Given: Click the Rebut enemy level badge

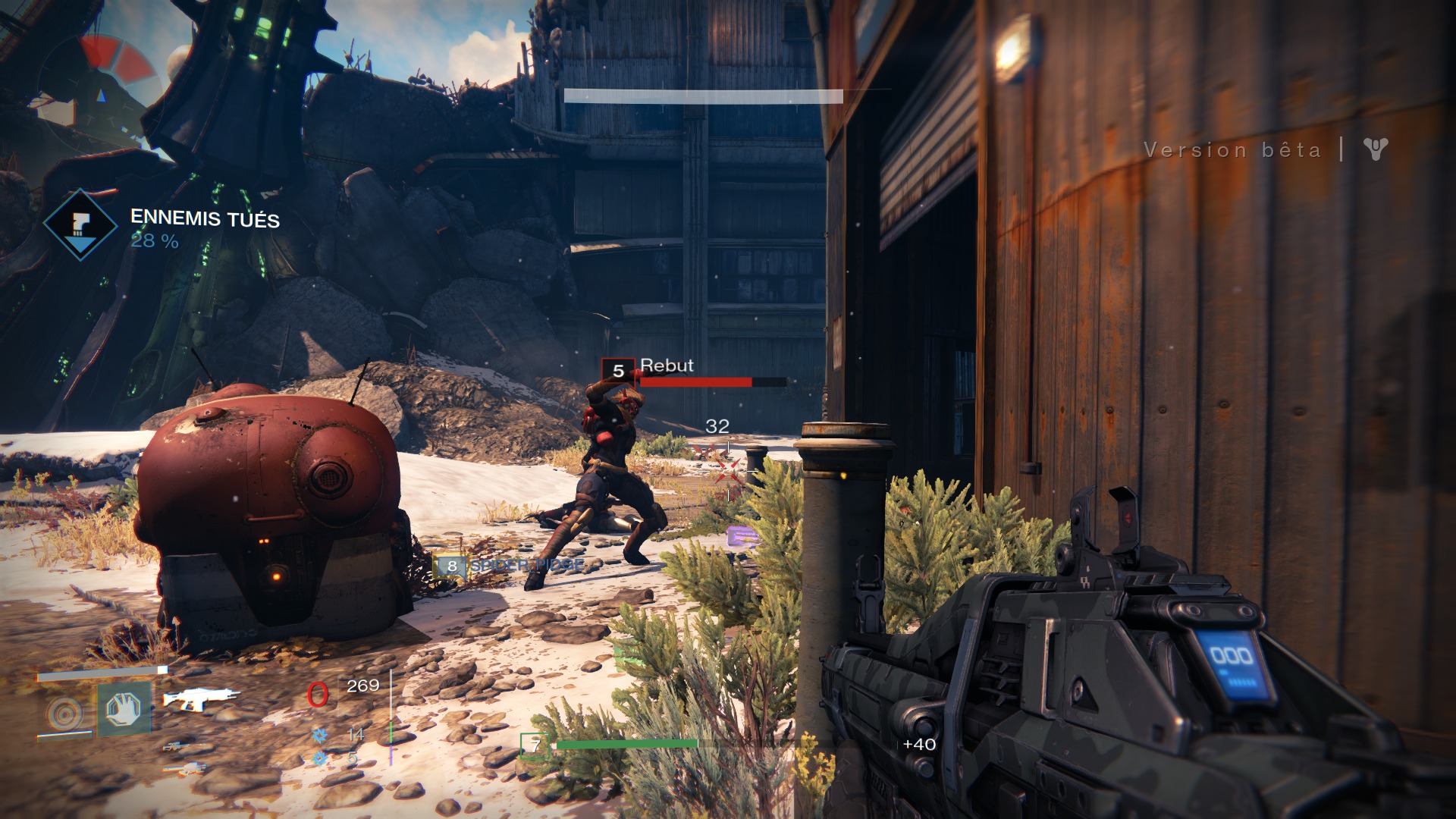Looking at the screenshot, I should click(x=618, y=371).
